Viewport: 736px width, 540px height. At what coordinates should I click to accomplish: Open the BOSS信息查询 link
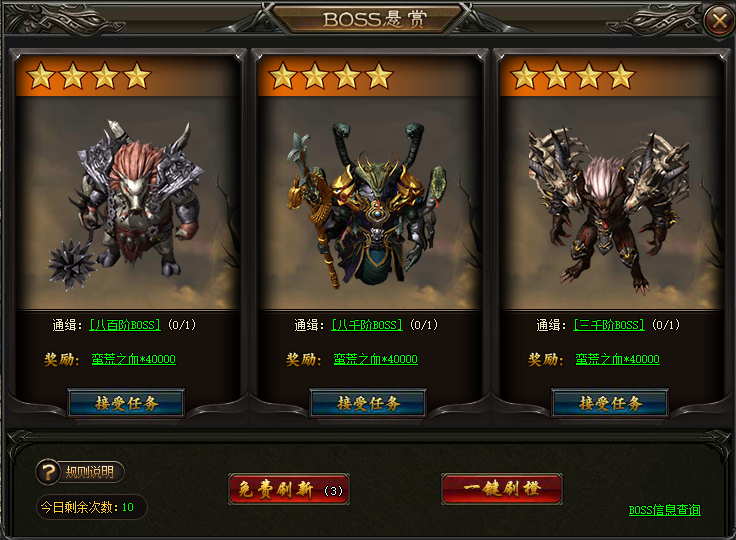point(664,510)
